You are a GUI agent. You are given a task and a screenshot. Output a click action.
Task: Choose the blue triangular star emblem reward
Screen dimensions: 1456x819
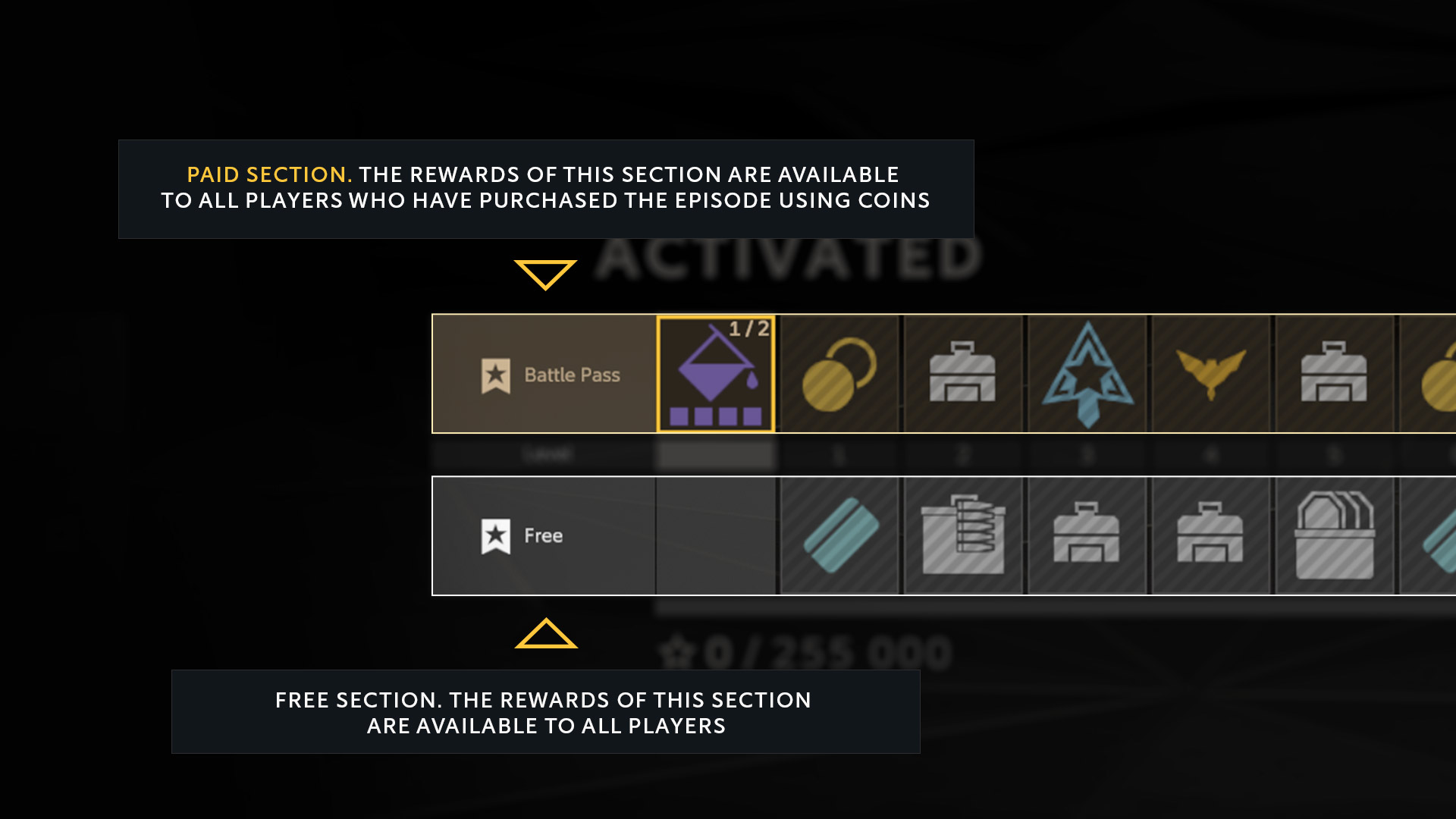pos(1087,375)
